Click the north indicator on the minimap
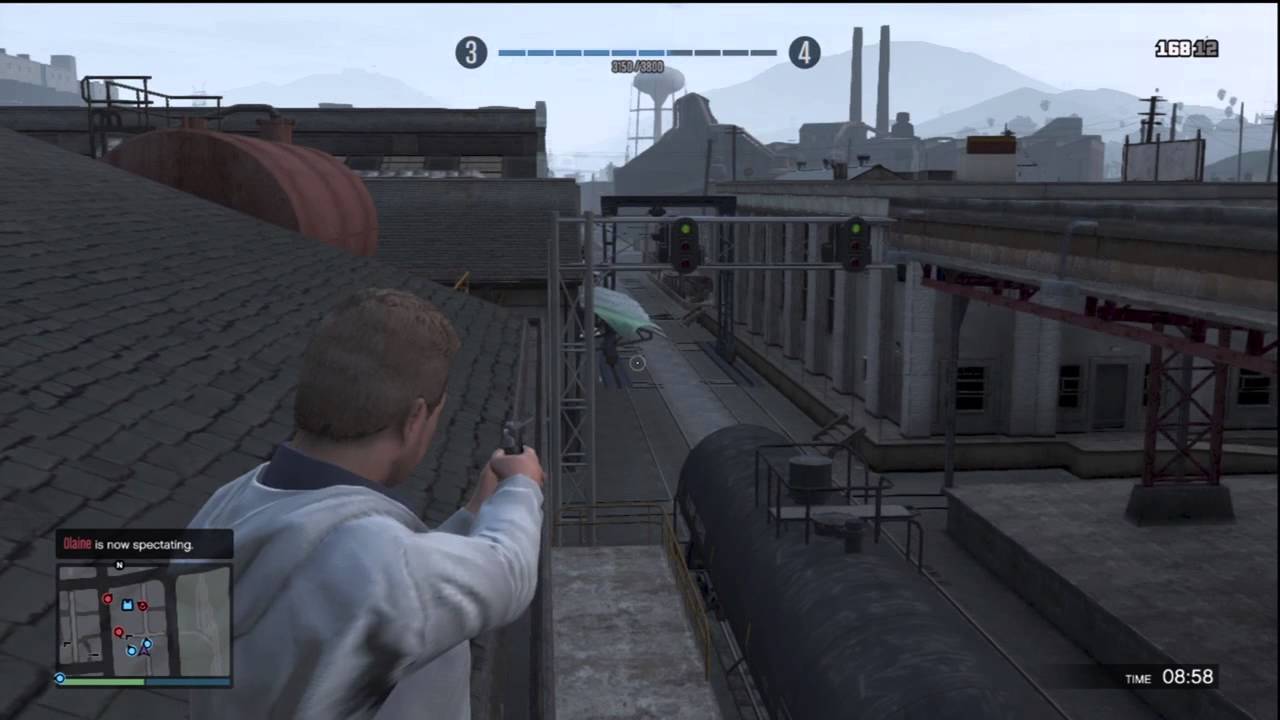 point(119,564)
